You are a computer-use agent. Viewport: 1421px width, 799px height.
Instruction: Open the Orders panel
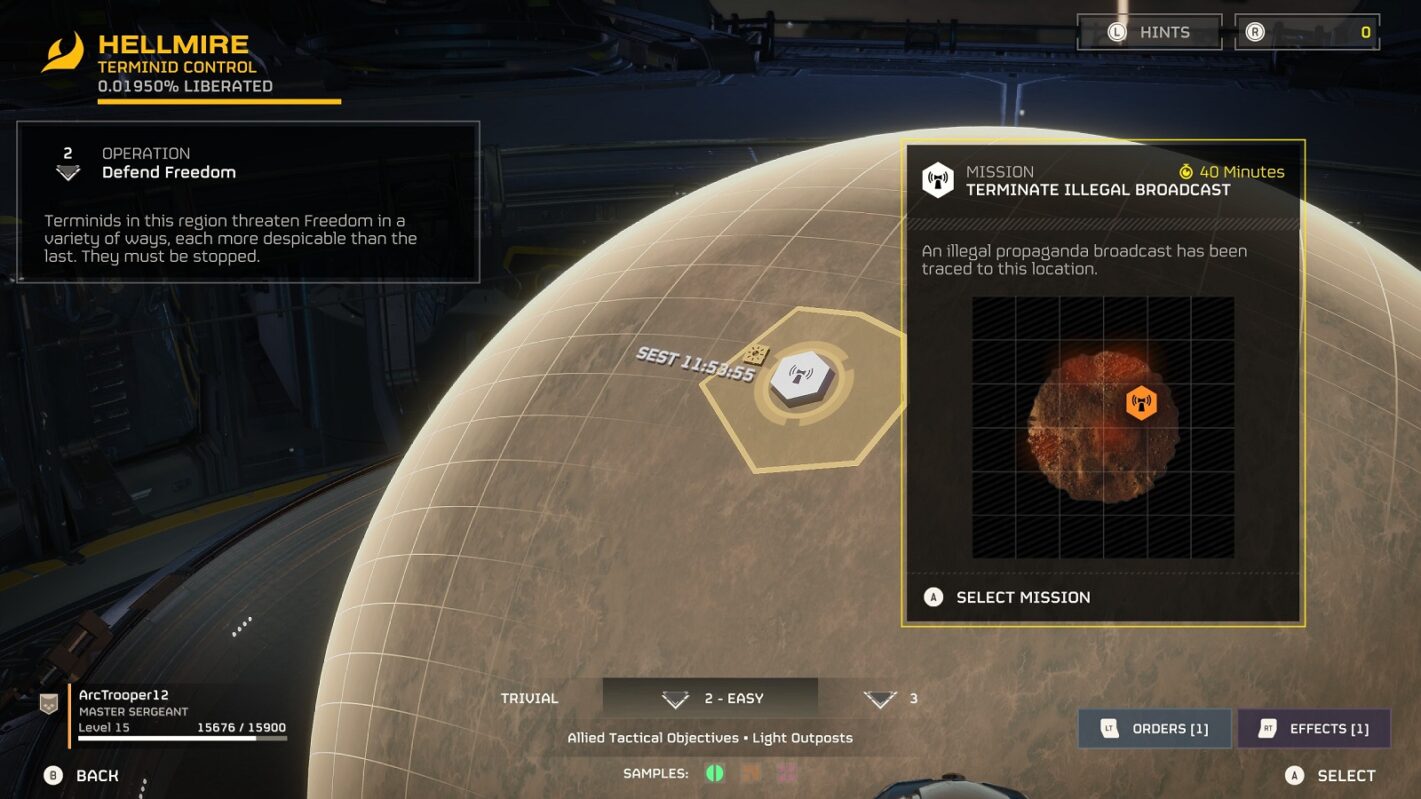point(1155,728)
